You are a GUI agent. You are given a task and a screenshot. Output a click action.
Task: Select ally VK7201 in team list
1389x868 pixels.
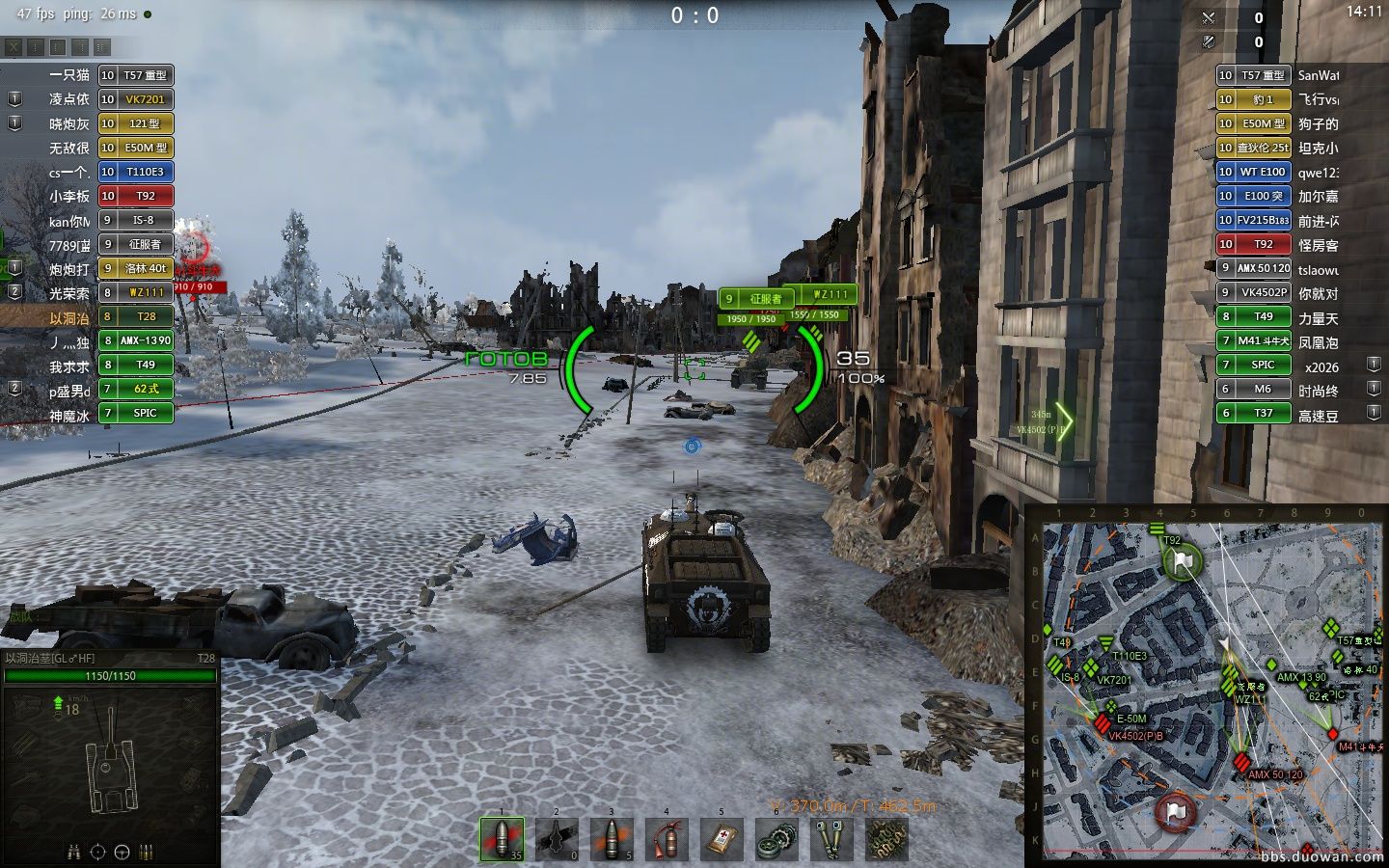136,99
